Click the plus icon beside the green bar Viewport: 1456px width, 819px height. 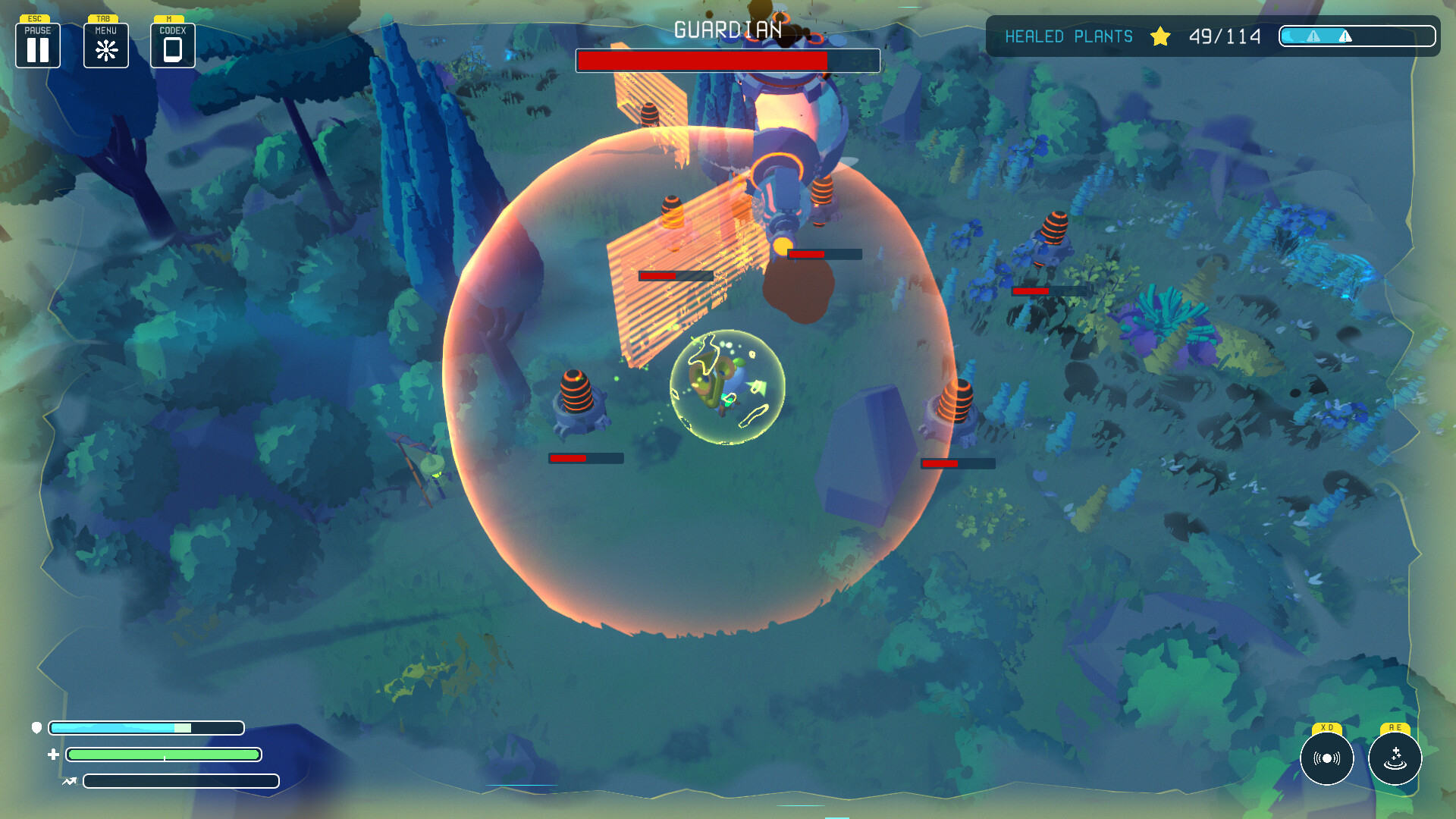(x=52, y=755)
